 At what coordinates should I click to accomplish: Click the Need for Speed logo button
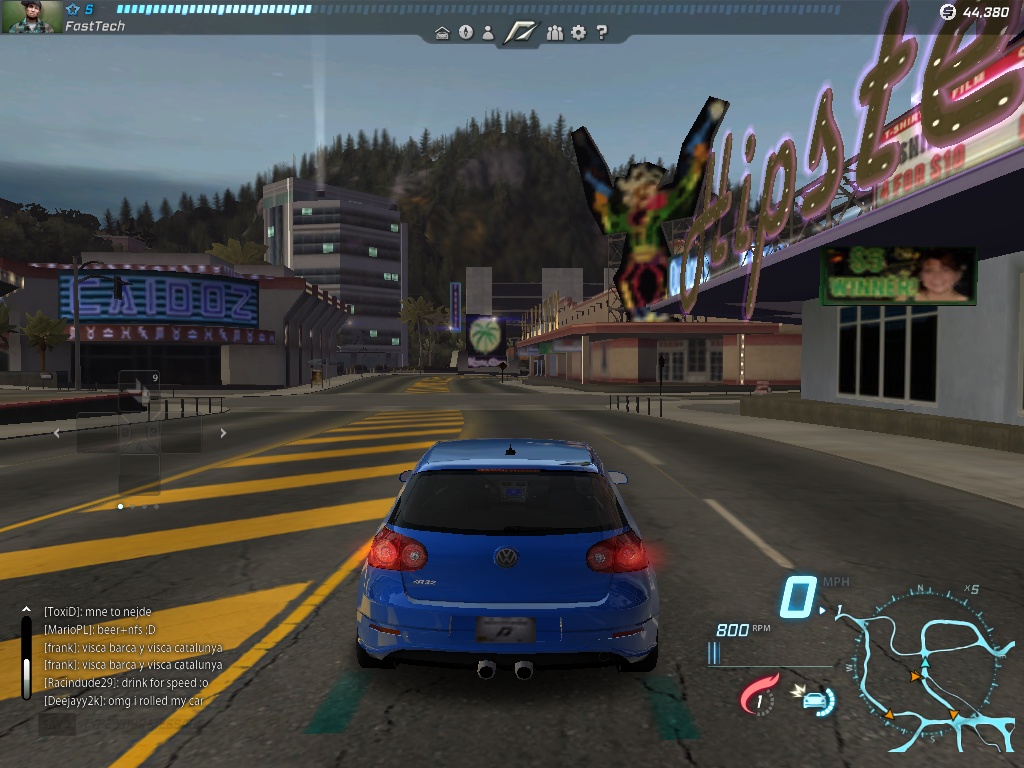coord(520,32)
